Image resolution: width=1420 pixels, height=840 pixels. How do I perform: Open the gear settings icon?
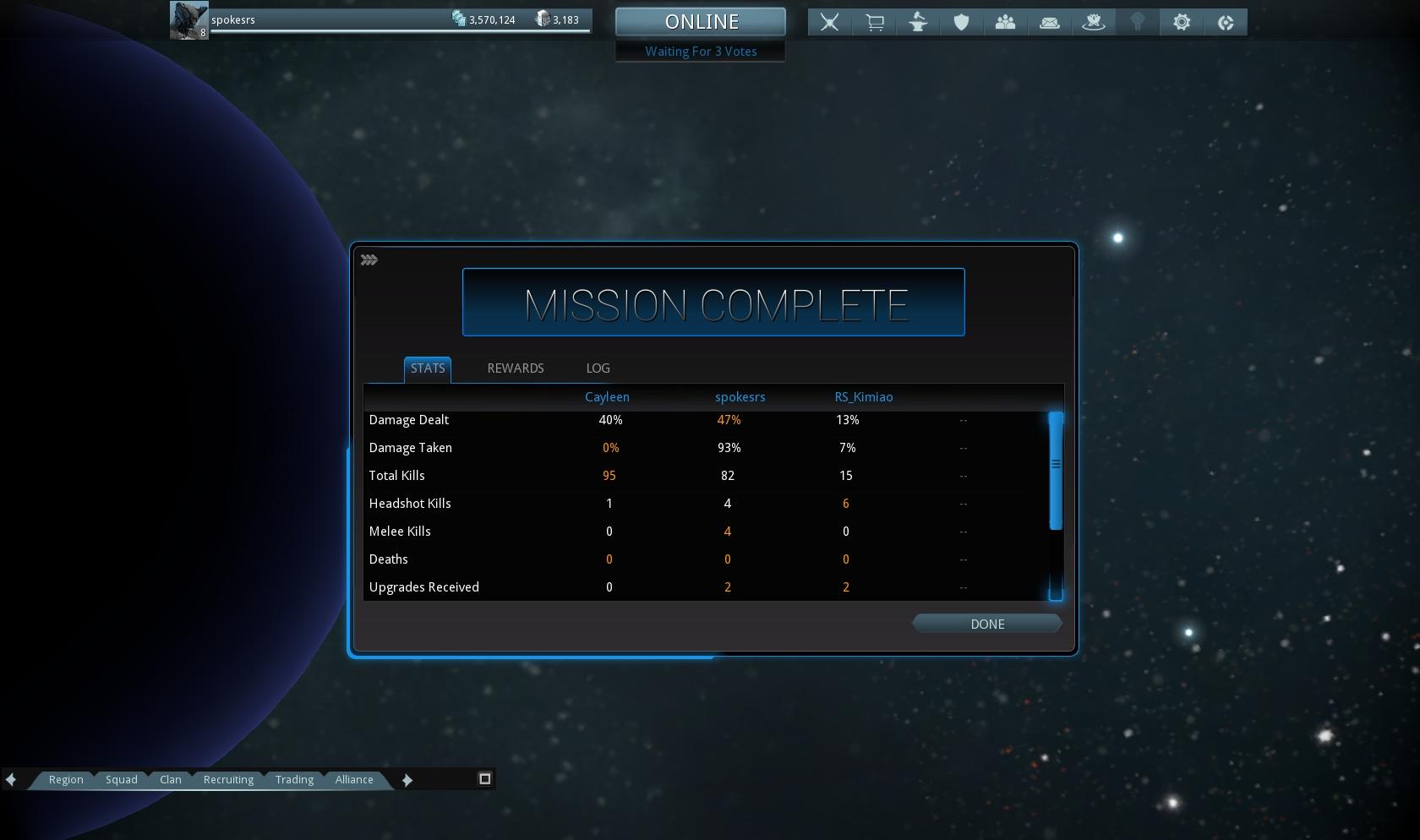coord(1182,23)
